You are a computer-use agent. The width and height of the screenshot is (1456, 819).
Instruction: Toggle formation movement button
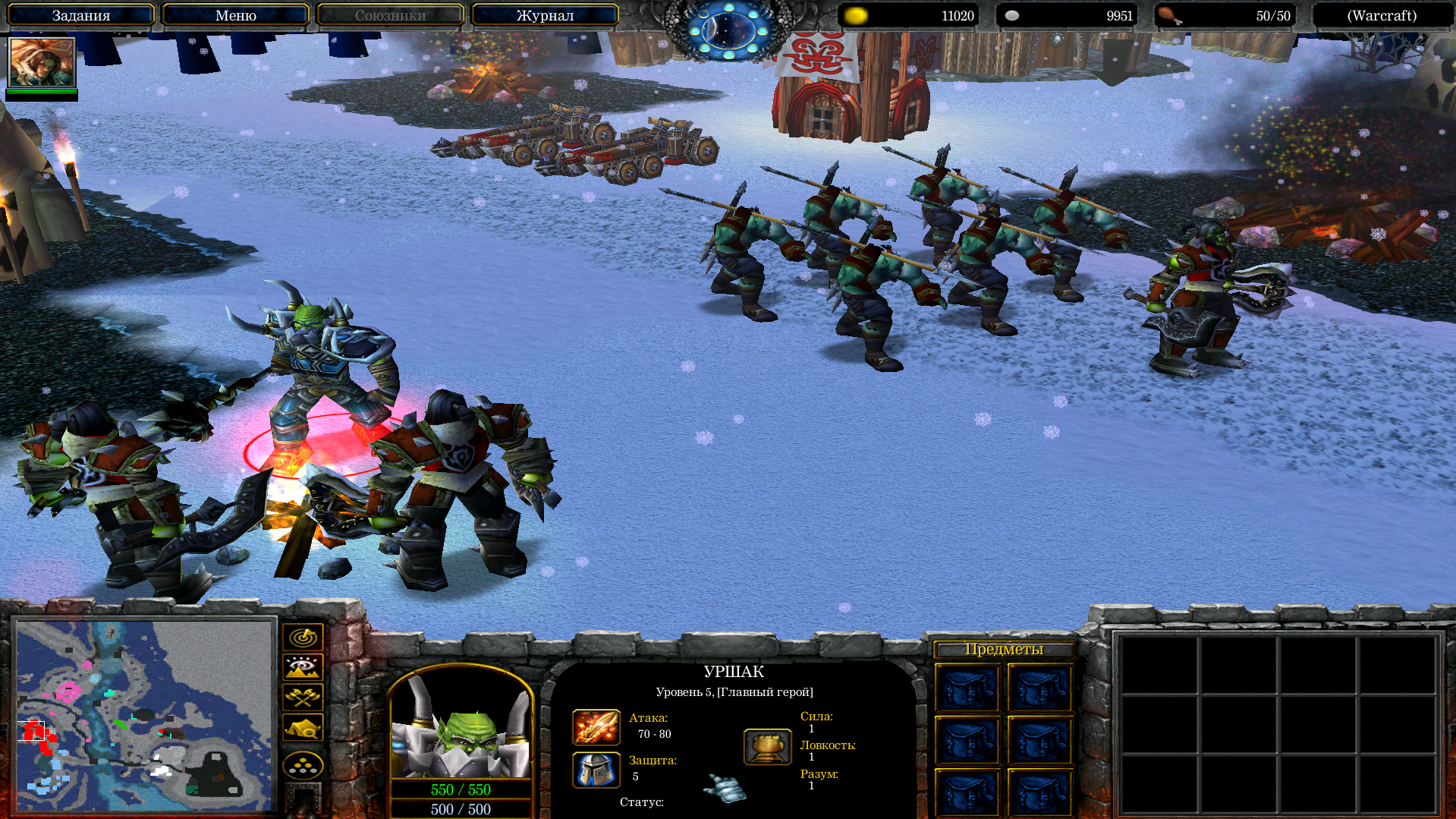303,765
